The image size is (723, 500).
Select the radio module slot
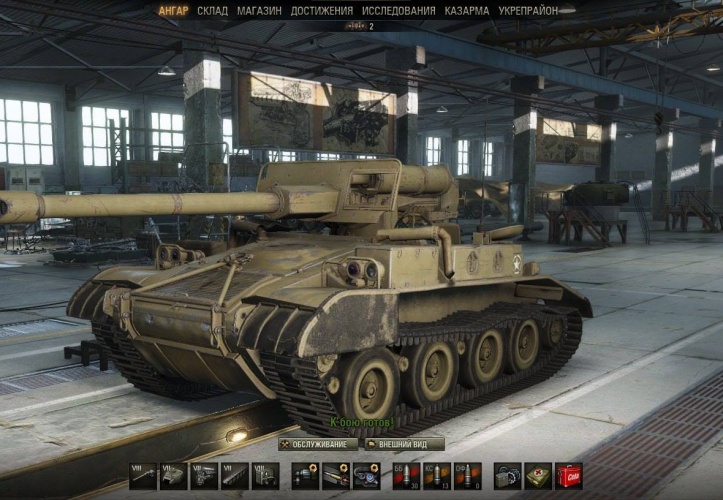[x=264, y=476]
